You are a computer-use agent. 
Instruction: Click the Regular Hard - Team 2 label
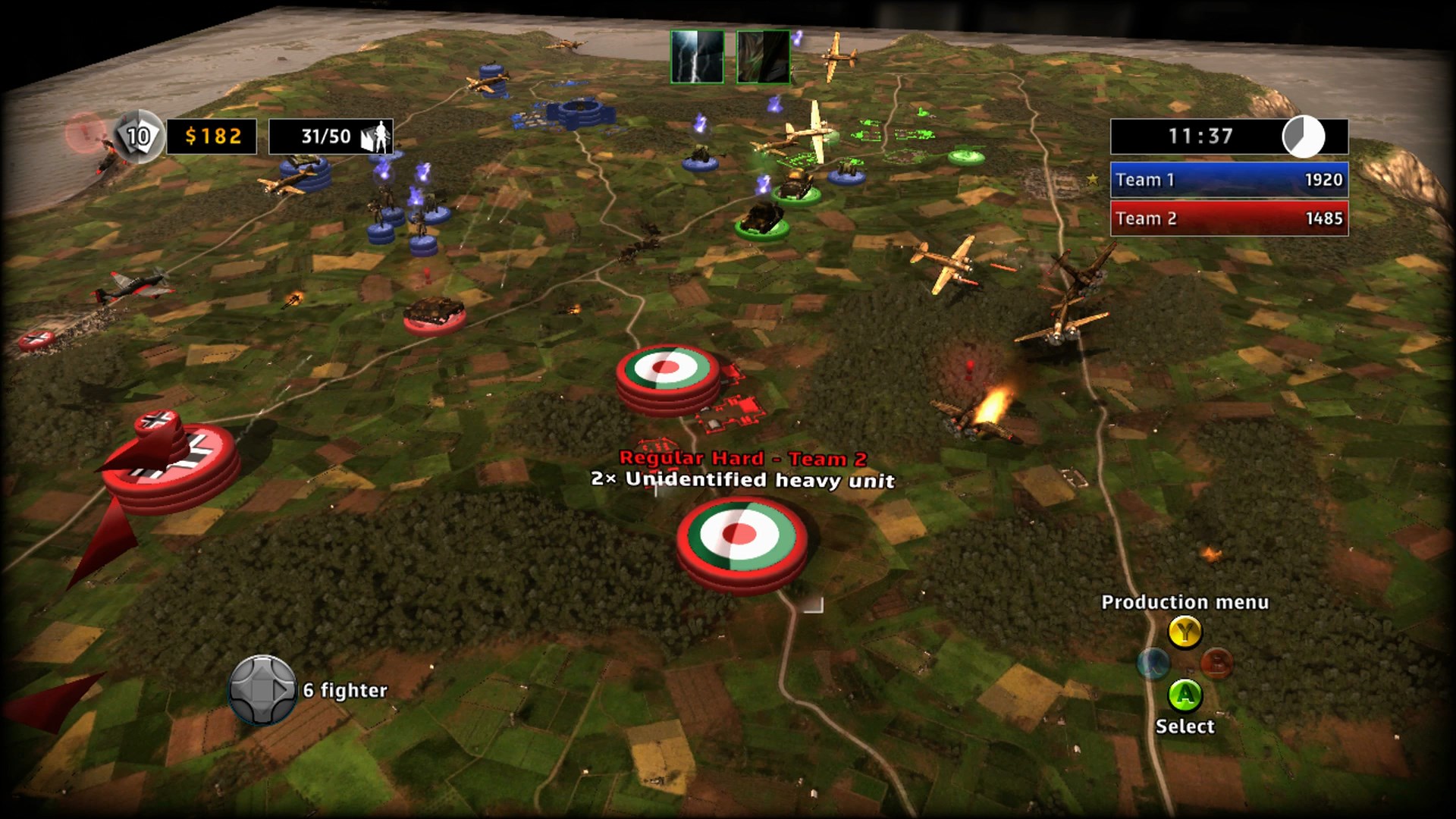[741, 458]
